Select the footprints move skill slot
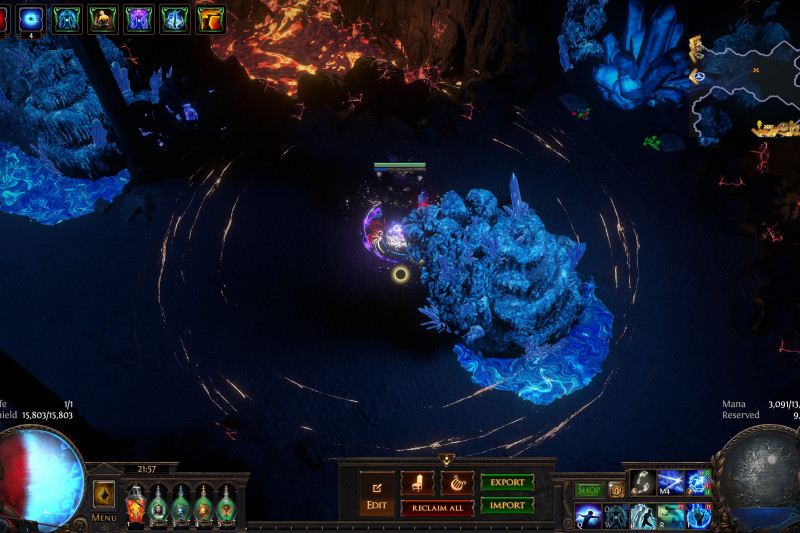This screenshot has height=533, width=800. pos(643,482)
